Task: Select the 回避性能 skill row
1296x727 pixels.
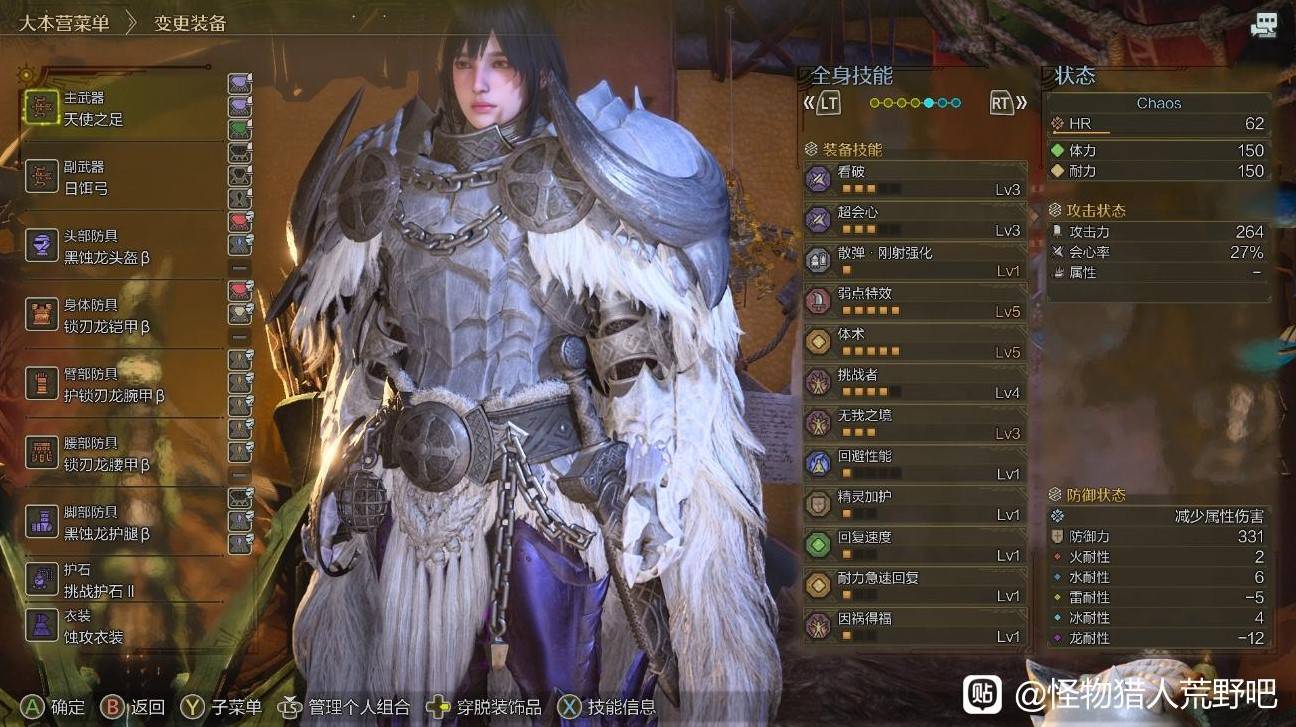Action: [915, 465]
